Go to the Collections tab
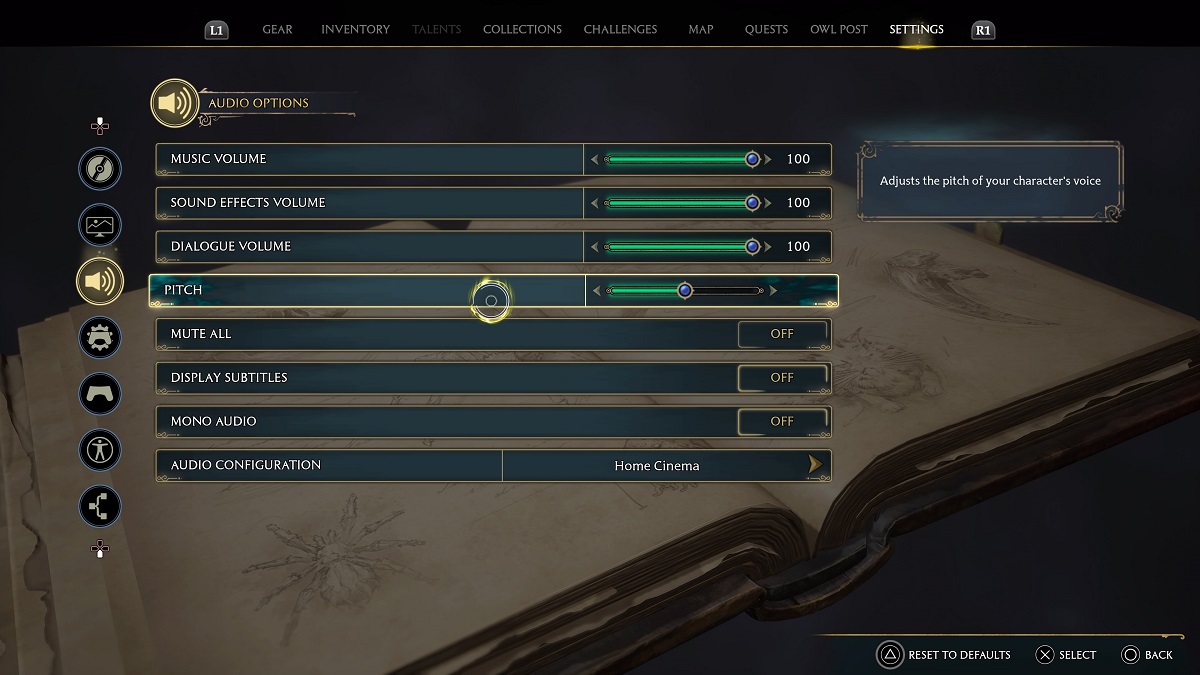1200x675 pixels. pyautogui.click(x=522, y=29)
